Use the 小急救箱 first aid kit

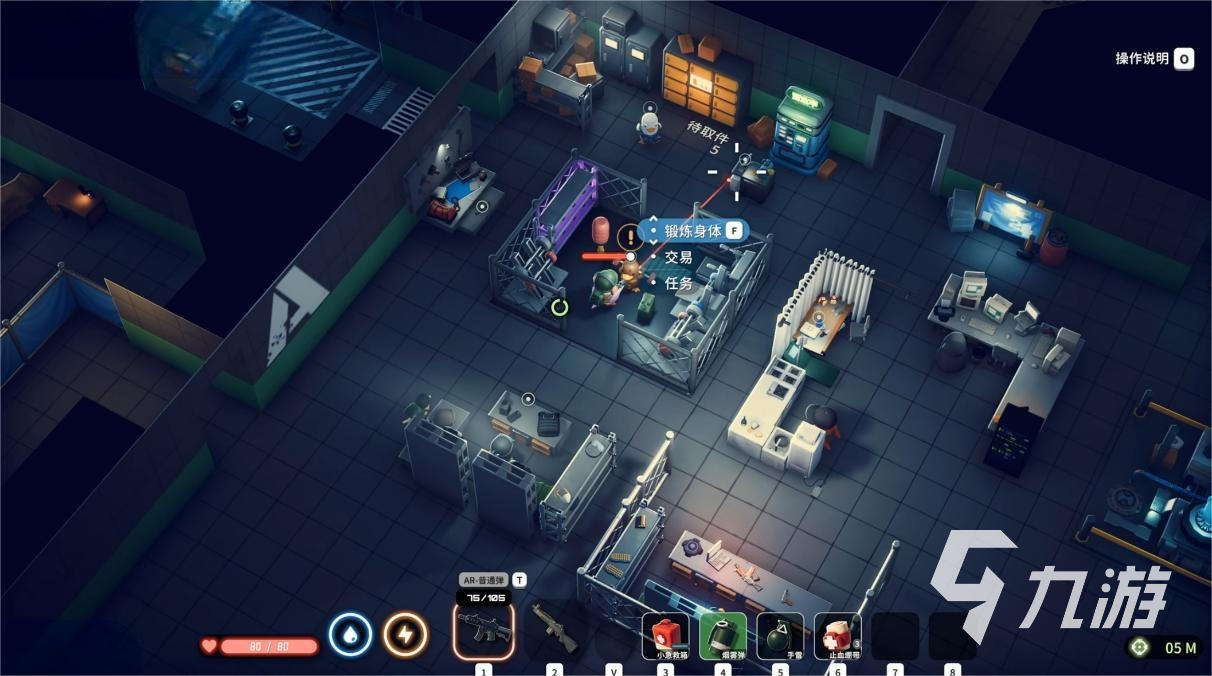(666, 636)
